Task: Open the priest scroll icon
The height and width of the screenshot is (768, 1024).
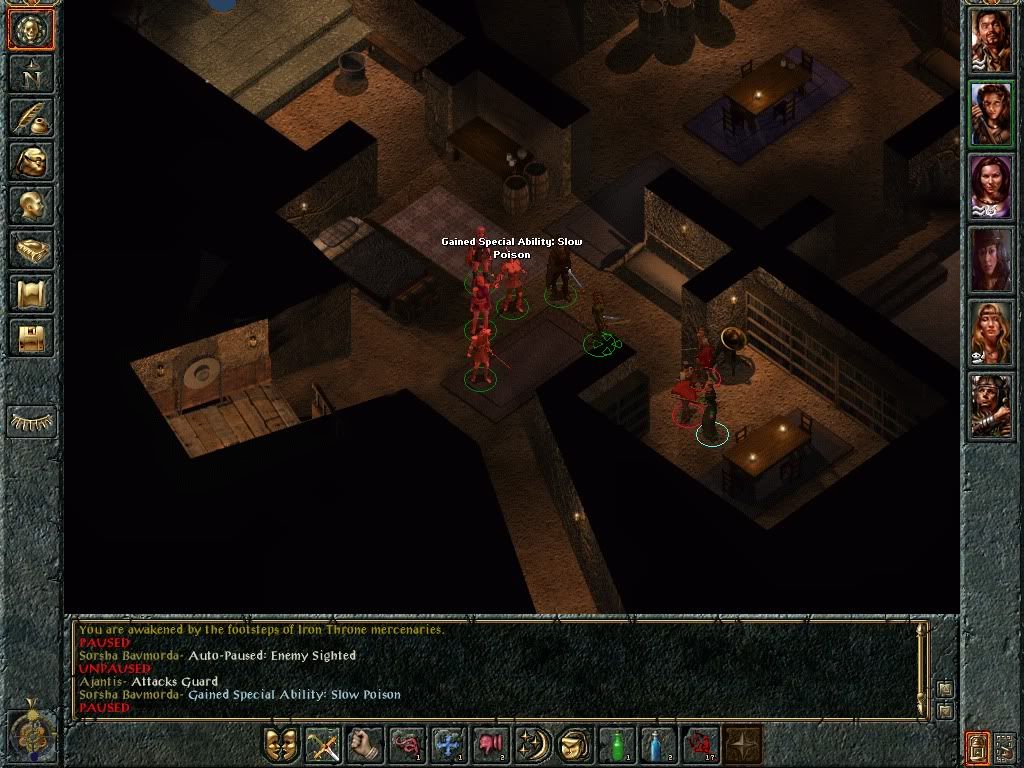Action: coord(31,294)
